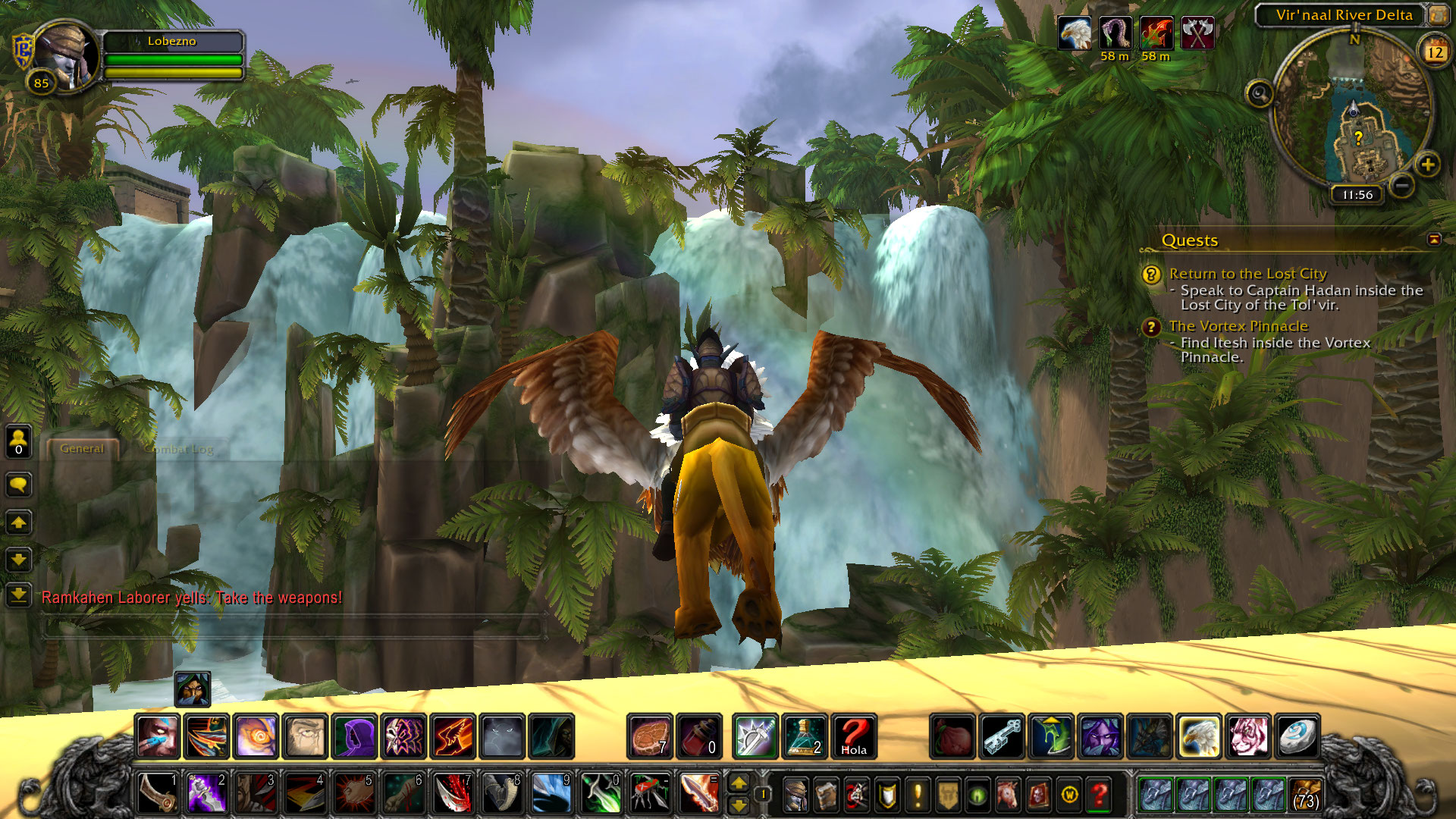This screenshot has width=1456, height=819.
Task: Open The Vortex Pinnacle quest entry
Action: (1238, 326)
